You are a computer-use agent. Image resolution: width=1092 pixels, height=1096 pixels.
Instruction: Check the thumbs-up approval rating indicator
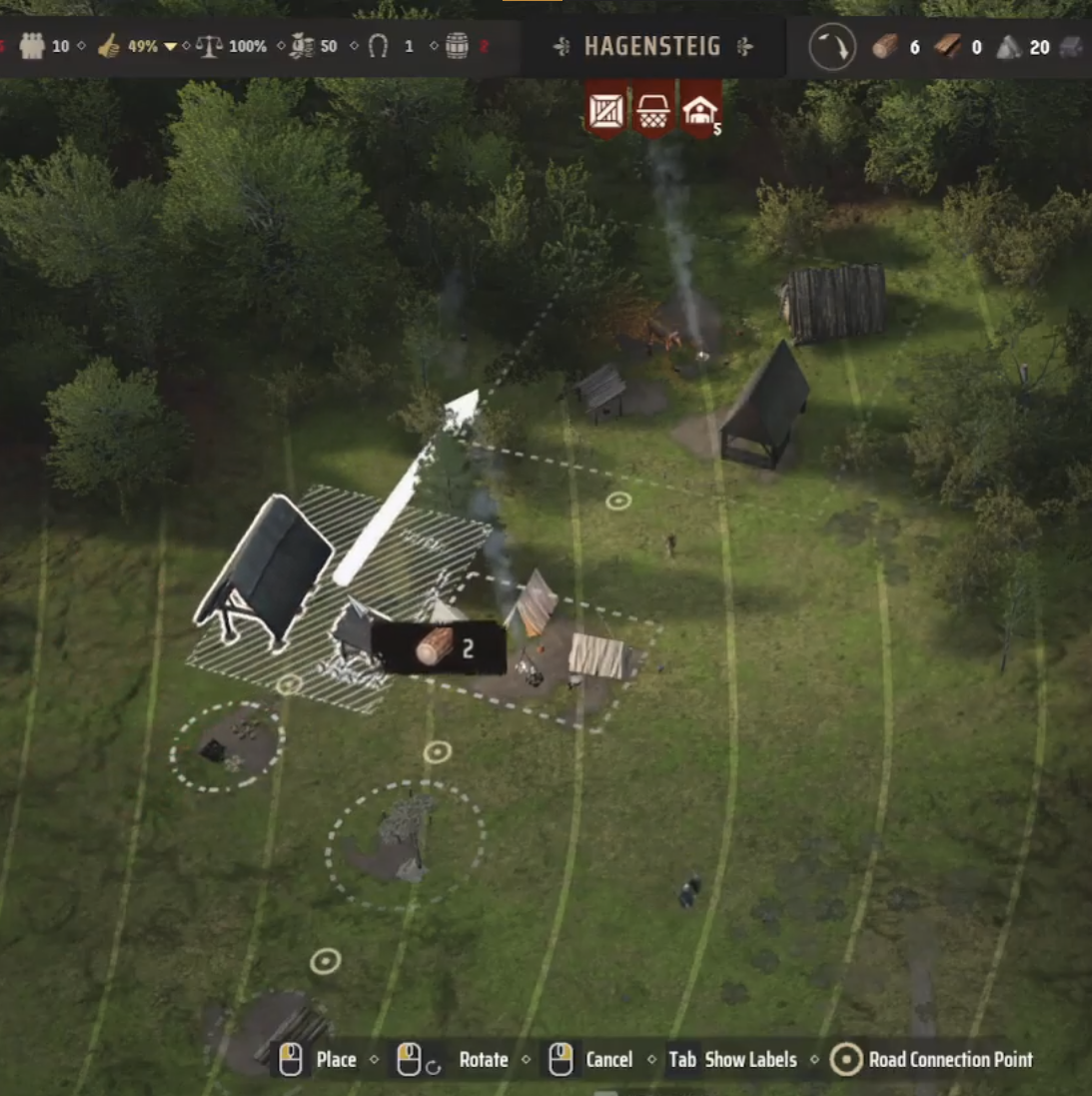110,46
